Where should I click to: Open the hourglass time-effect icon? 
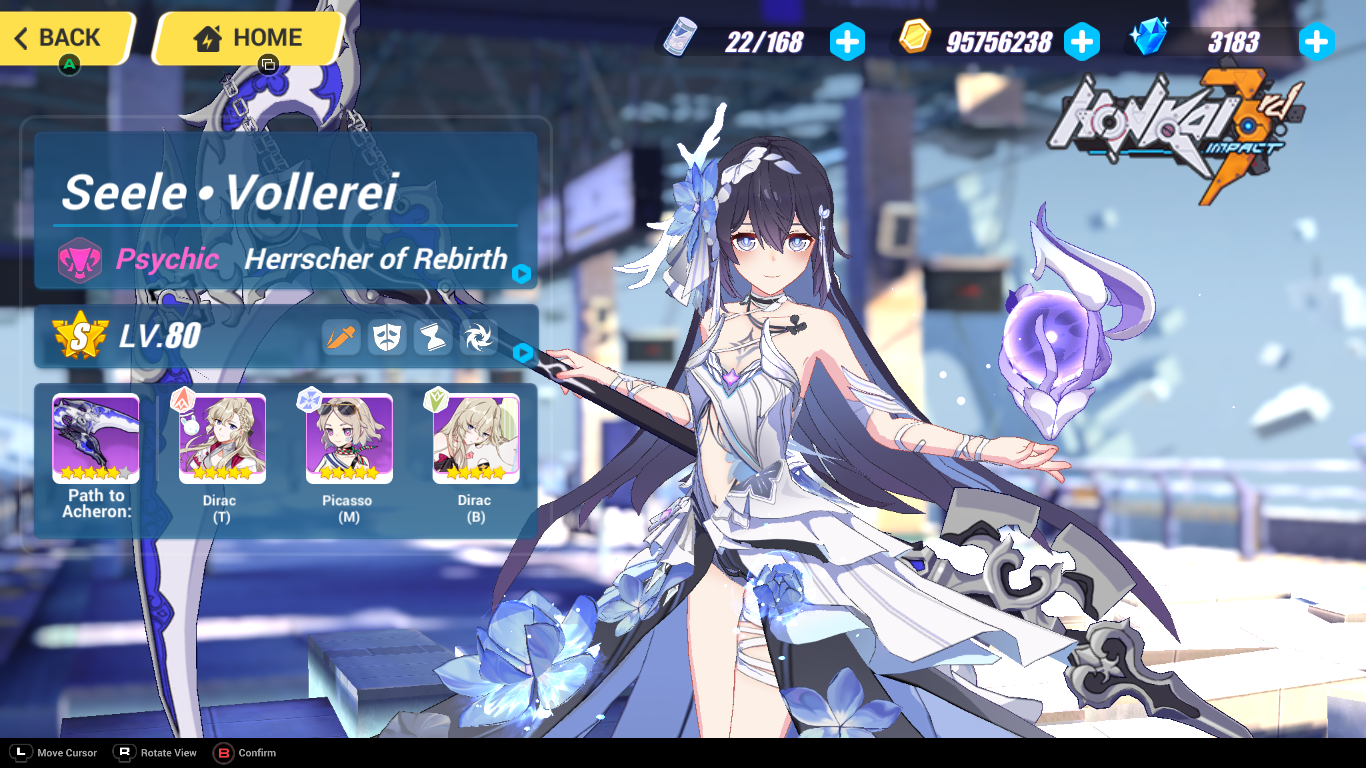432,337
